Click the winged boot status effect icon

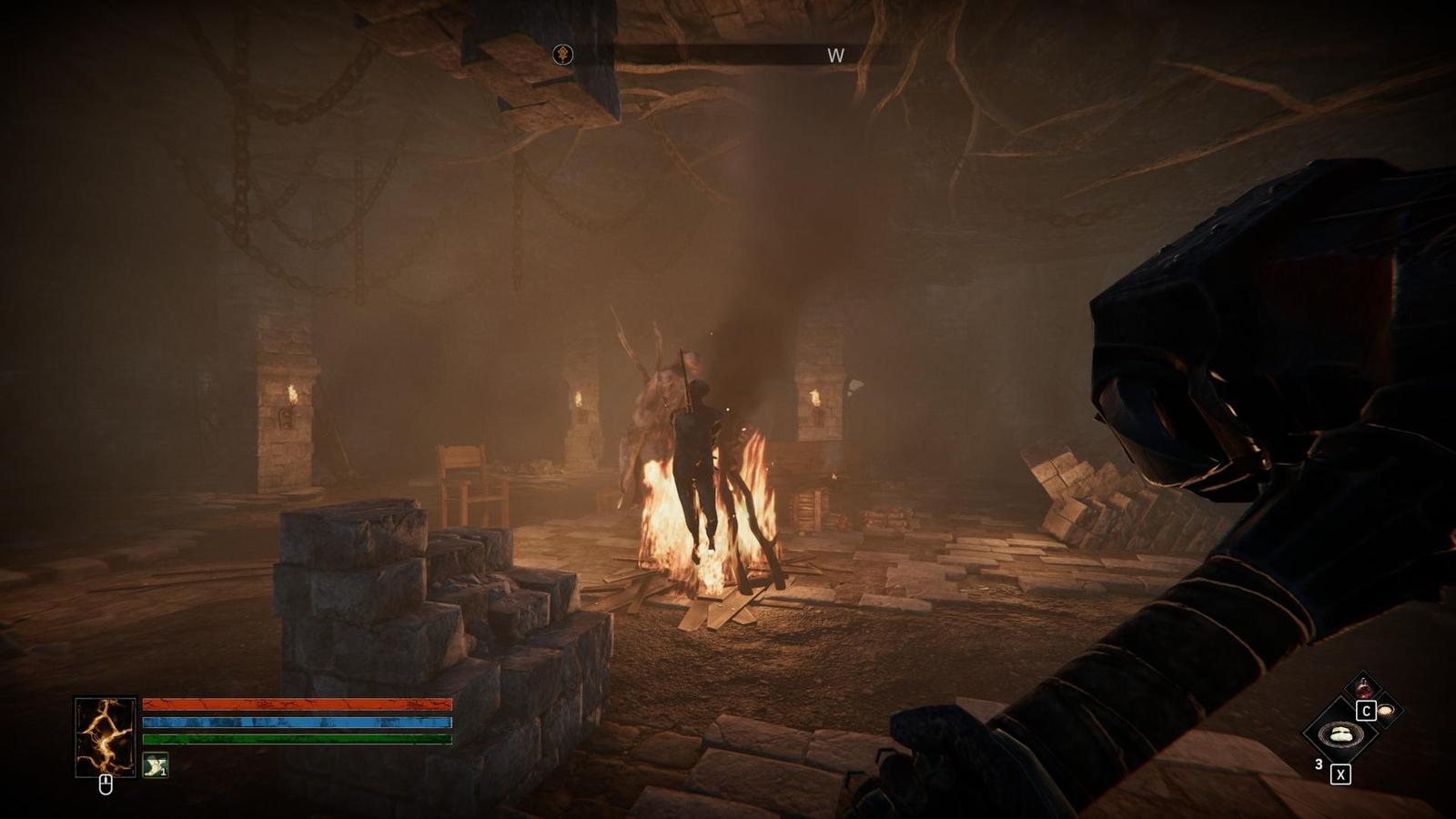pyautogui.click(x=156, y=765)
